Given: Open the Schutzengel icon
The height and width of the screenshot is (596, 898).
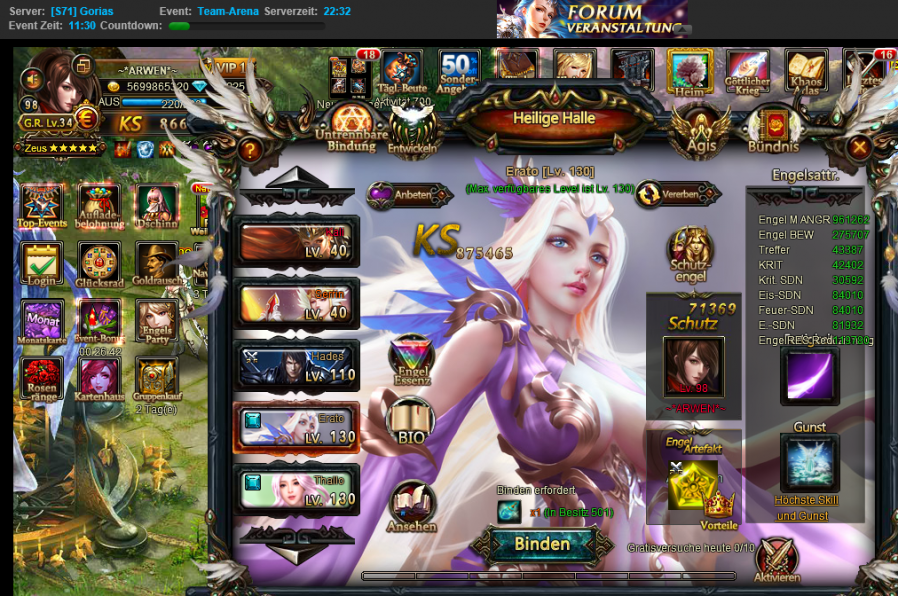Looking at the screenshot, I should point(690,255).
